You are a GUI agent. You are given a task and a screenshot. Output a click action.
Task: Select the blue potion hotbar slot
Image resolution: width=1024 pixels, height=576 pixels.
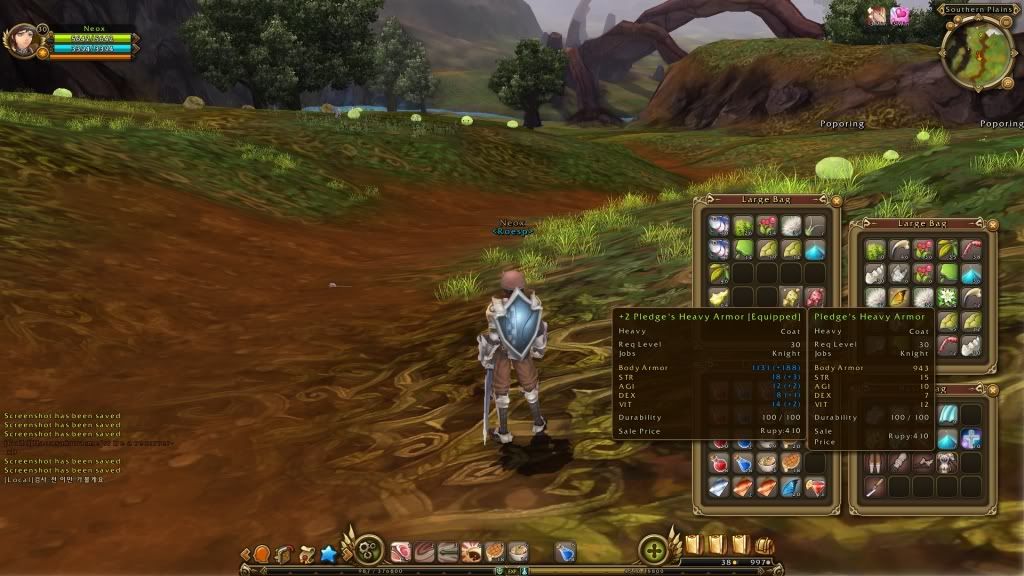click(565, 551)
